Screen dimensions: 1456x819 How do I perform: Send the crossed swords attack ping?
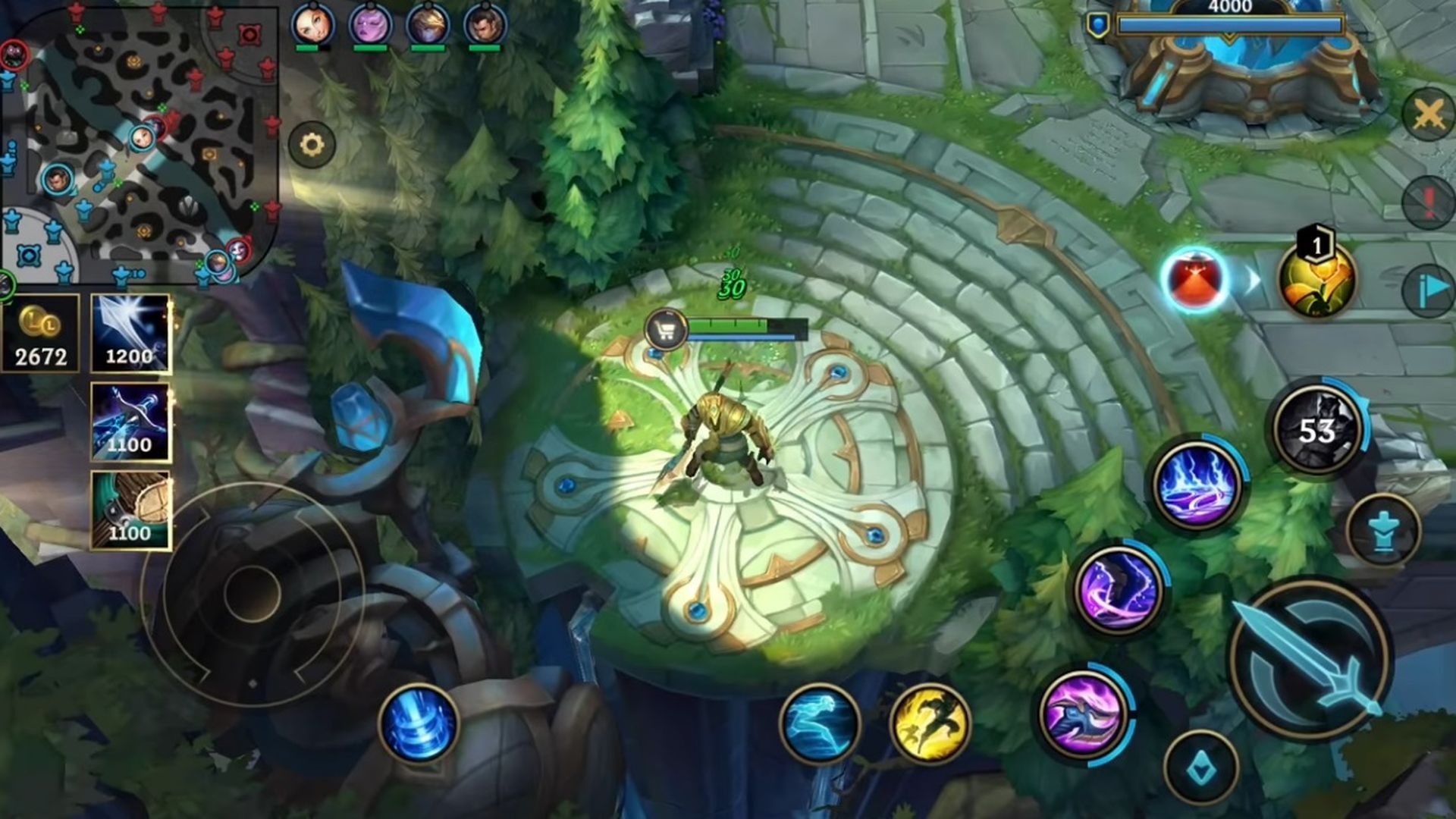click(x=1429, y=115)
